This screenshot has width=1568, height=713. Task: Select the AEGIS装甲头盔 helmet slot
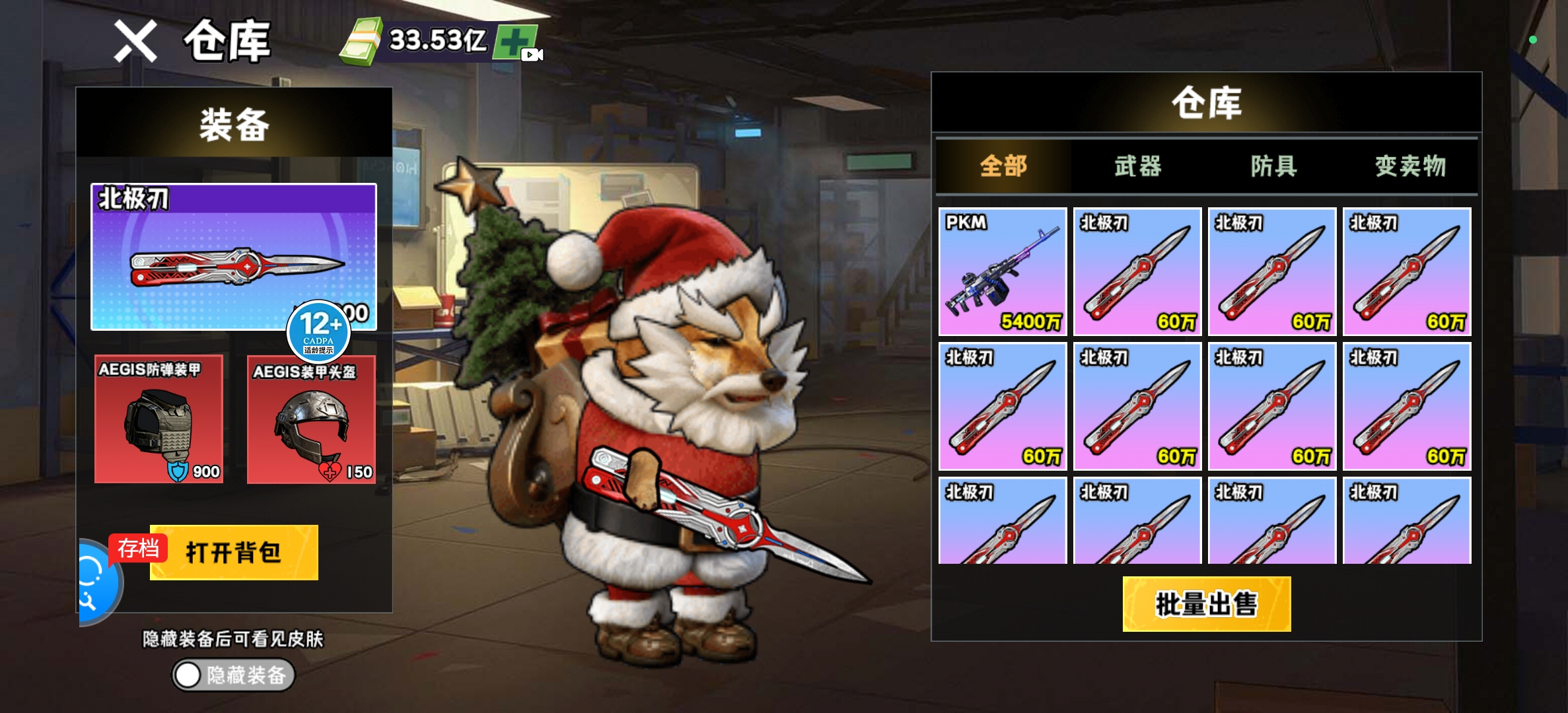coord(311,420)
